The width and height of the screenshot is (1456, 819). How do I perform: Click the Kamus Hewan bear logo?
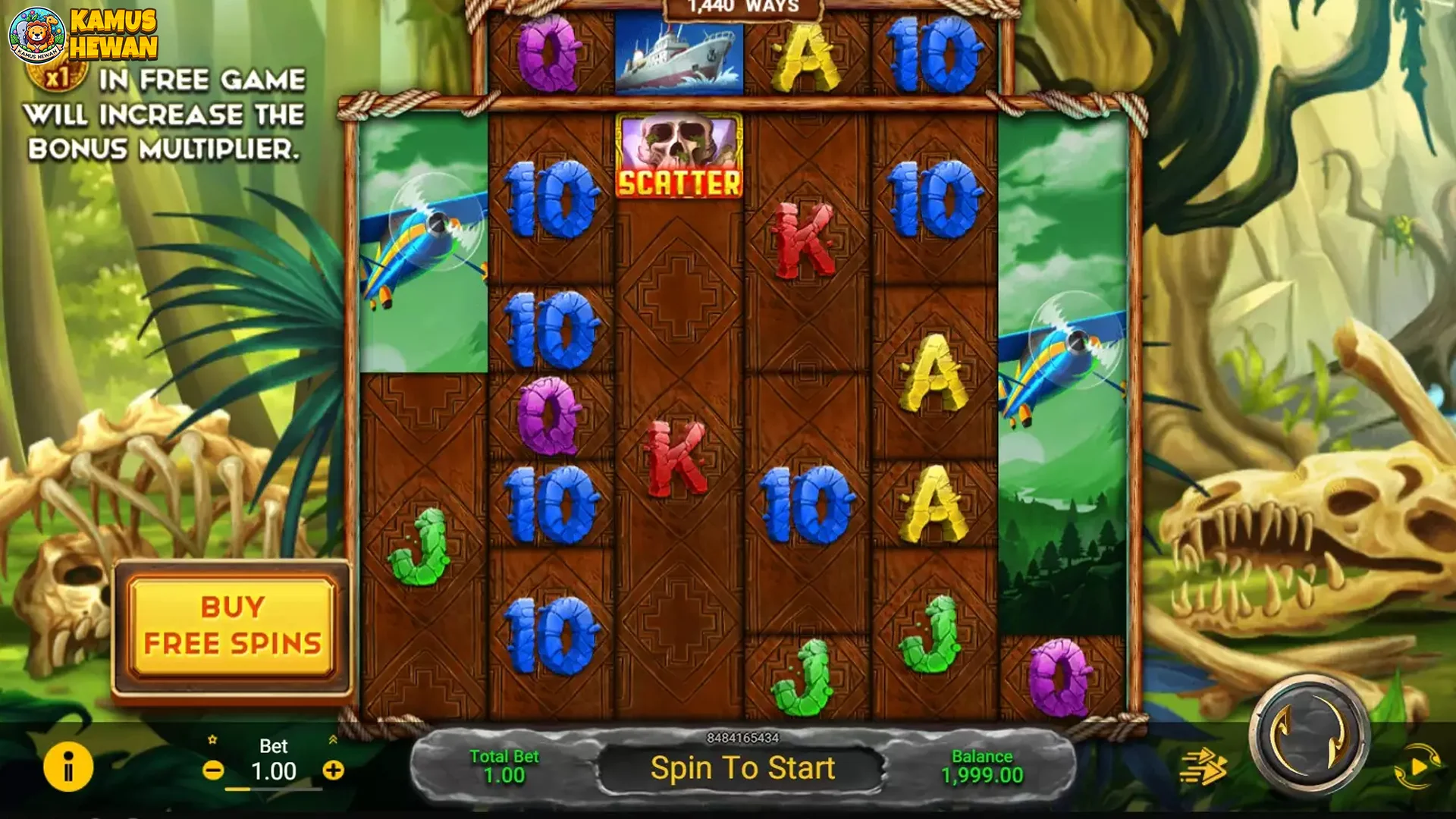(36, 34)
